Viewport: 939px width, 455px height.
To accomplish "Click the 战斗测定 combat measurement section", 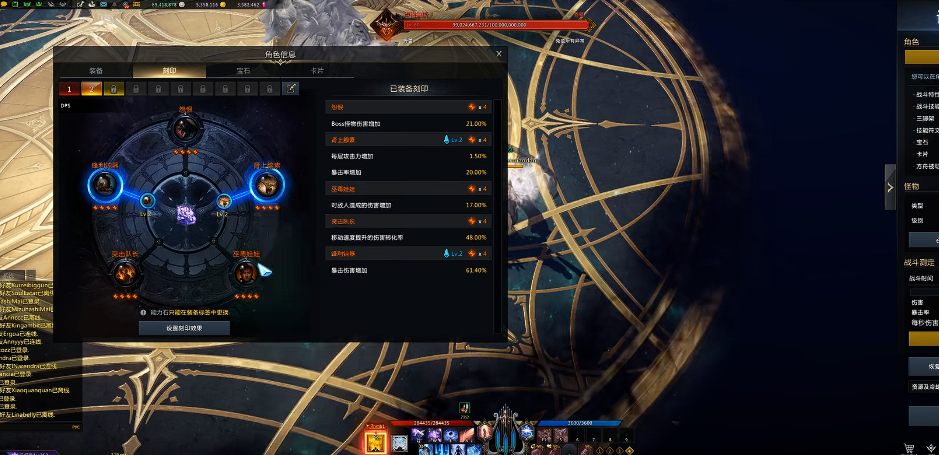I will click(x=924, y=262).
